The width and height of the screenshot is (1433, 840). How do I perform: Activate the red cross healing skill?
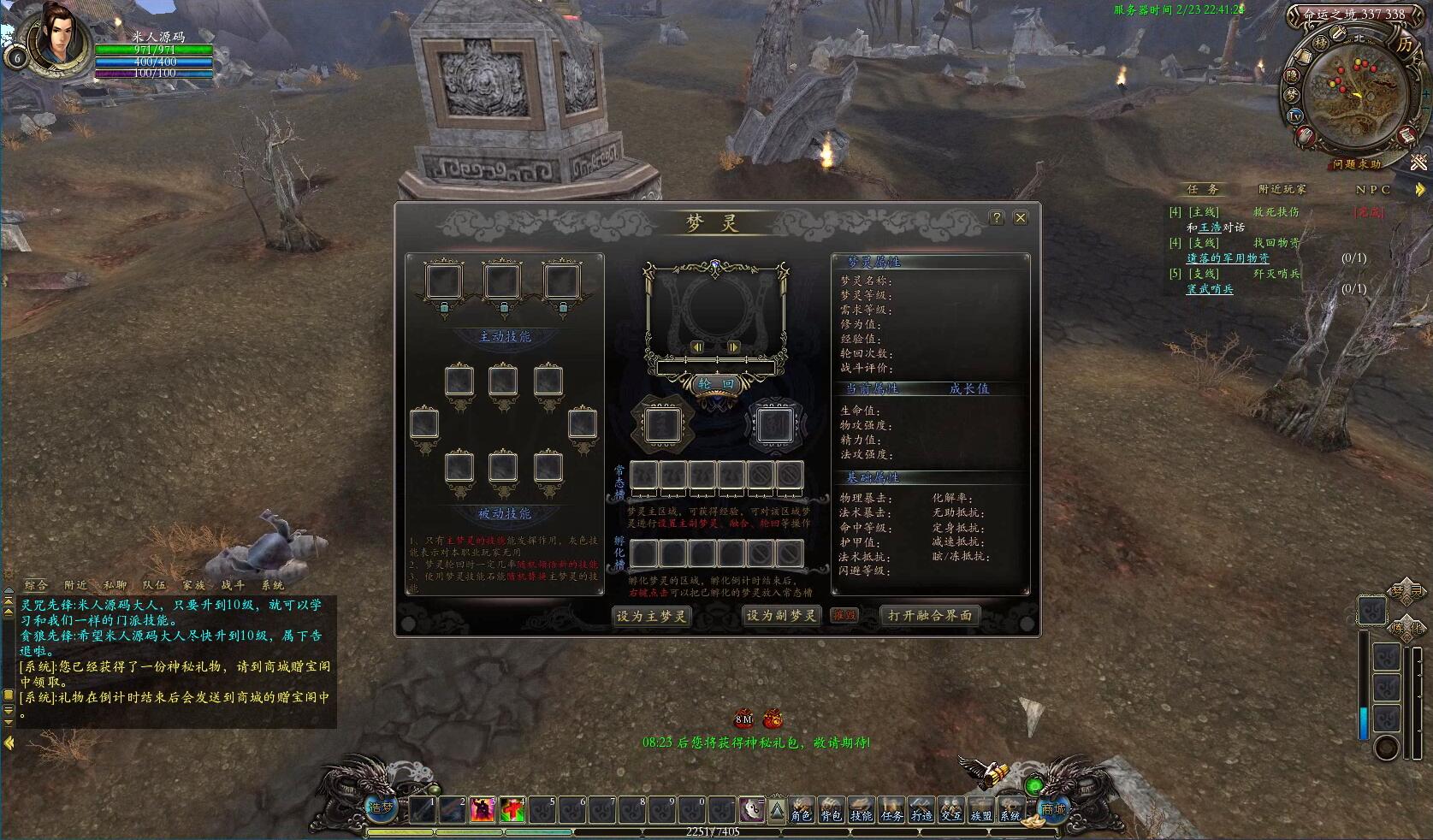(512, 809)
